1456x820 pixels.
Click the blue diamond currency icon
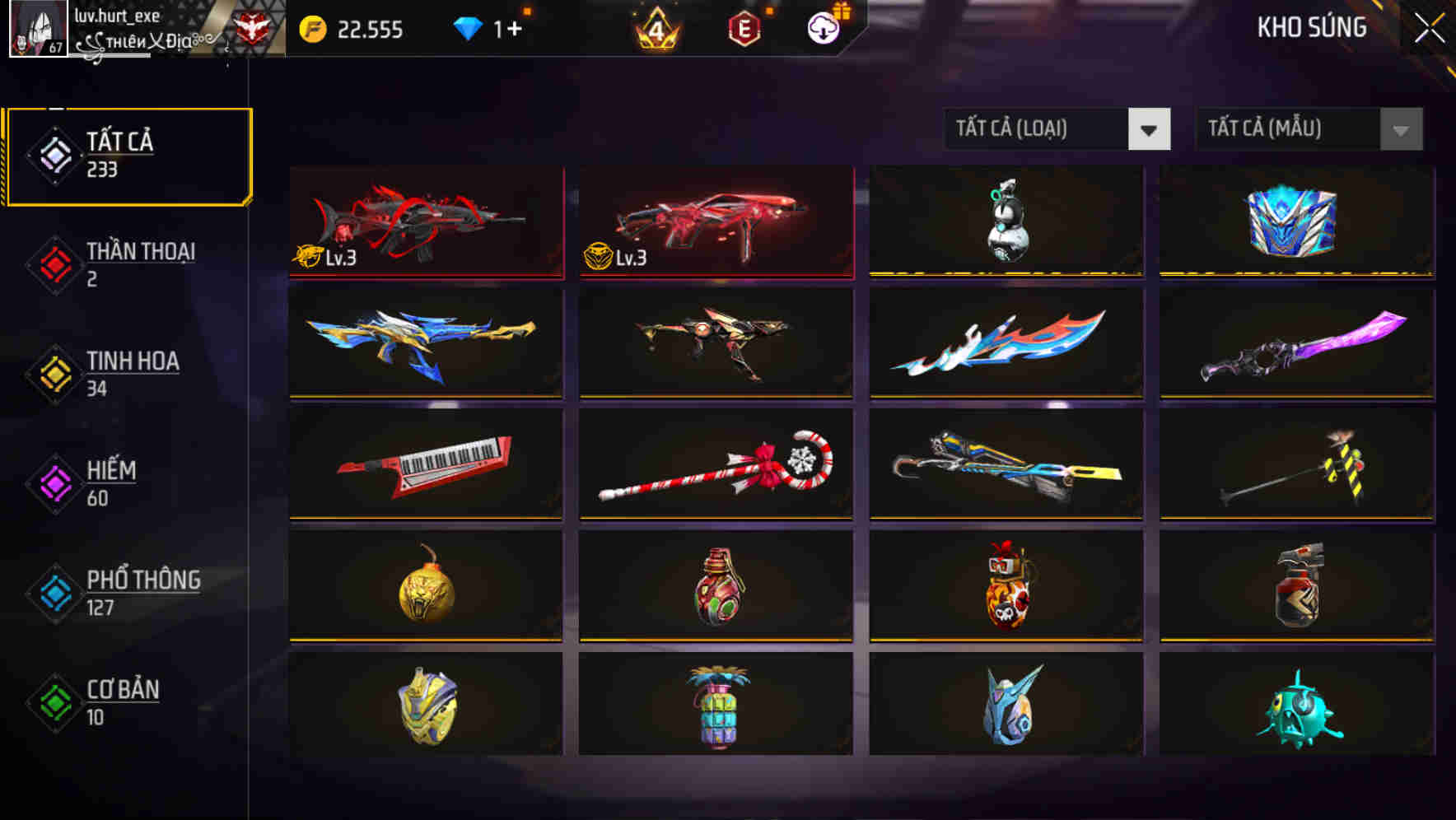(x=468, y=29)
